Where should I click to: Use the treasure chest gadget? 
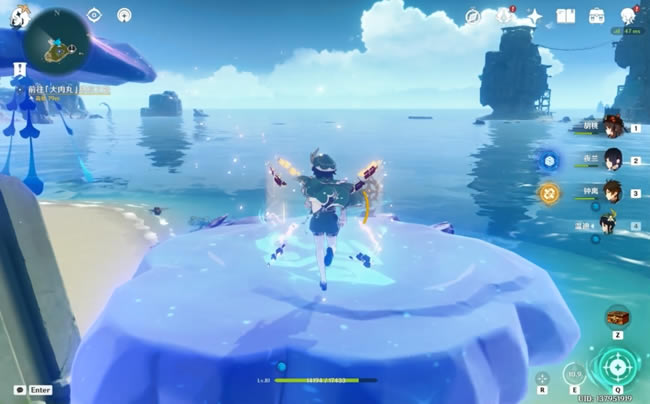point(618,317)
